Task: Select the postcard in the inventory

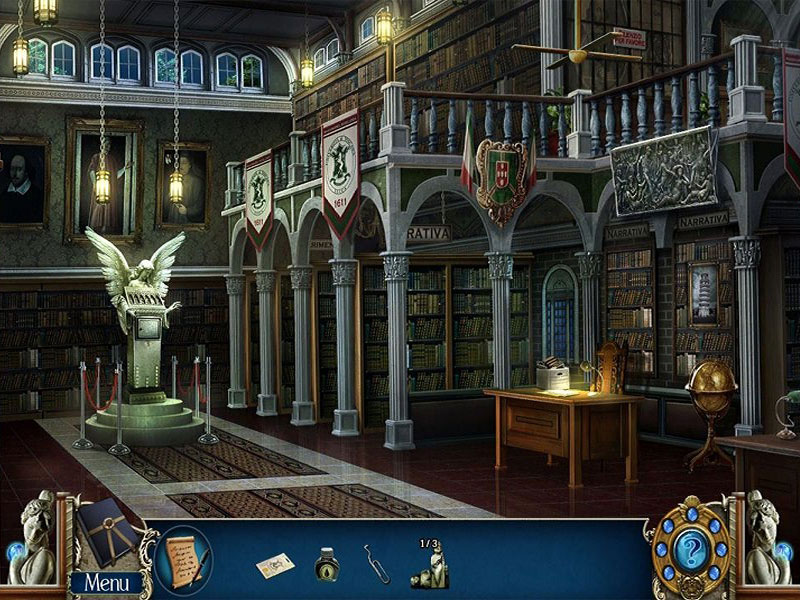Action: pos(275,566)
